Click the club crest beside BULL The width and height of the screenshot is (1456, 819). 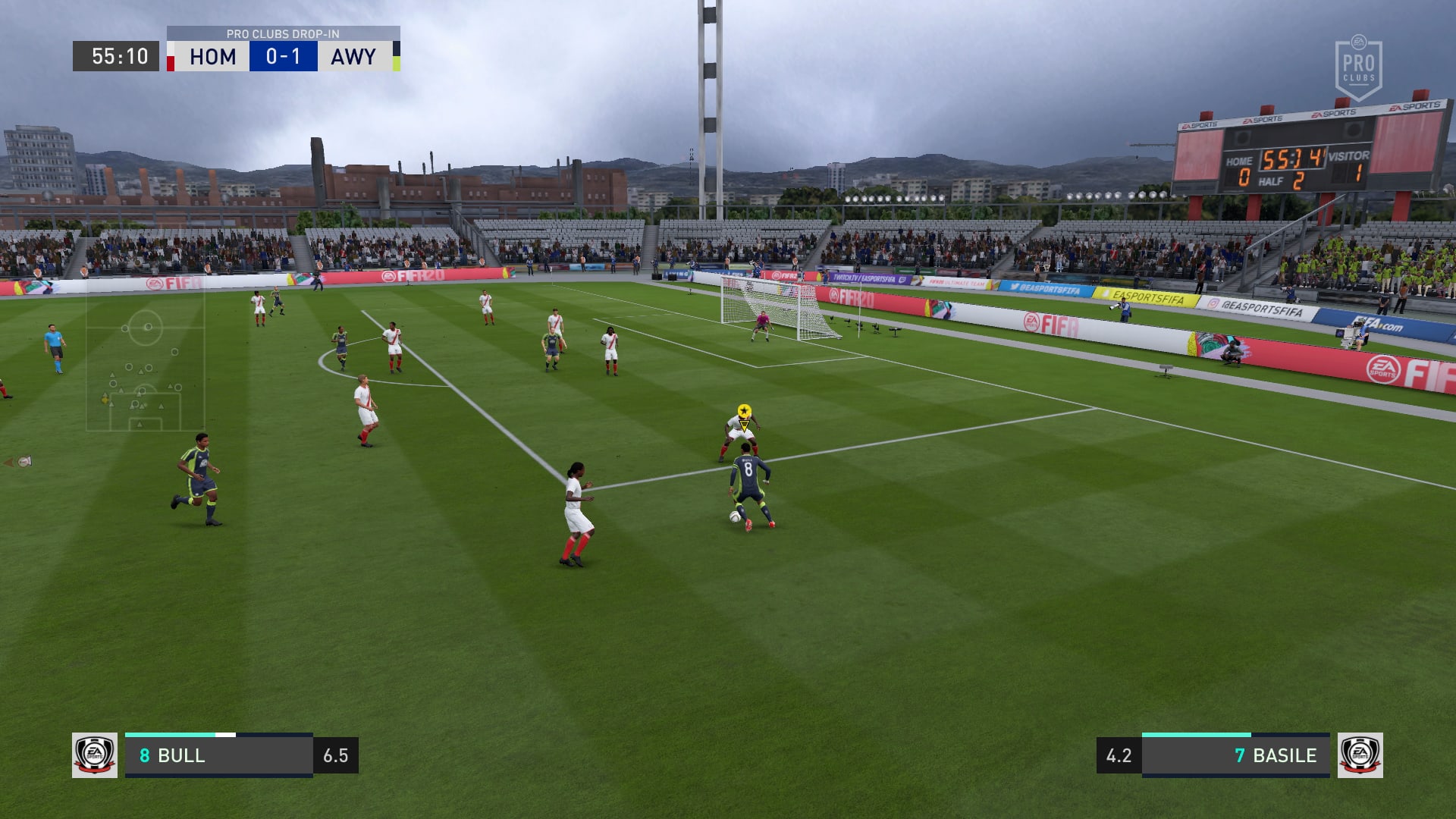point(95,755)
